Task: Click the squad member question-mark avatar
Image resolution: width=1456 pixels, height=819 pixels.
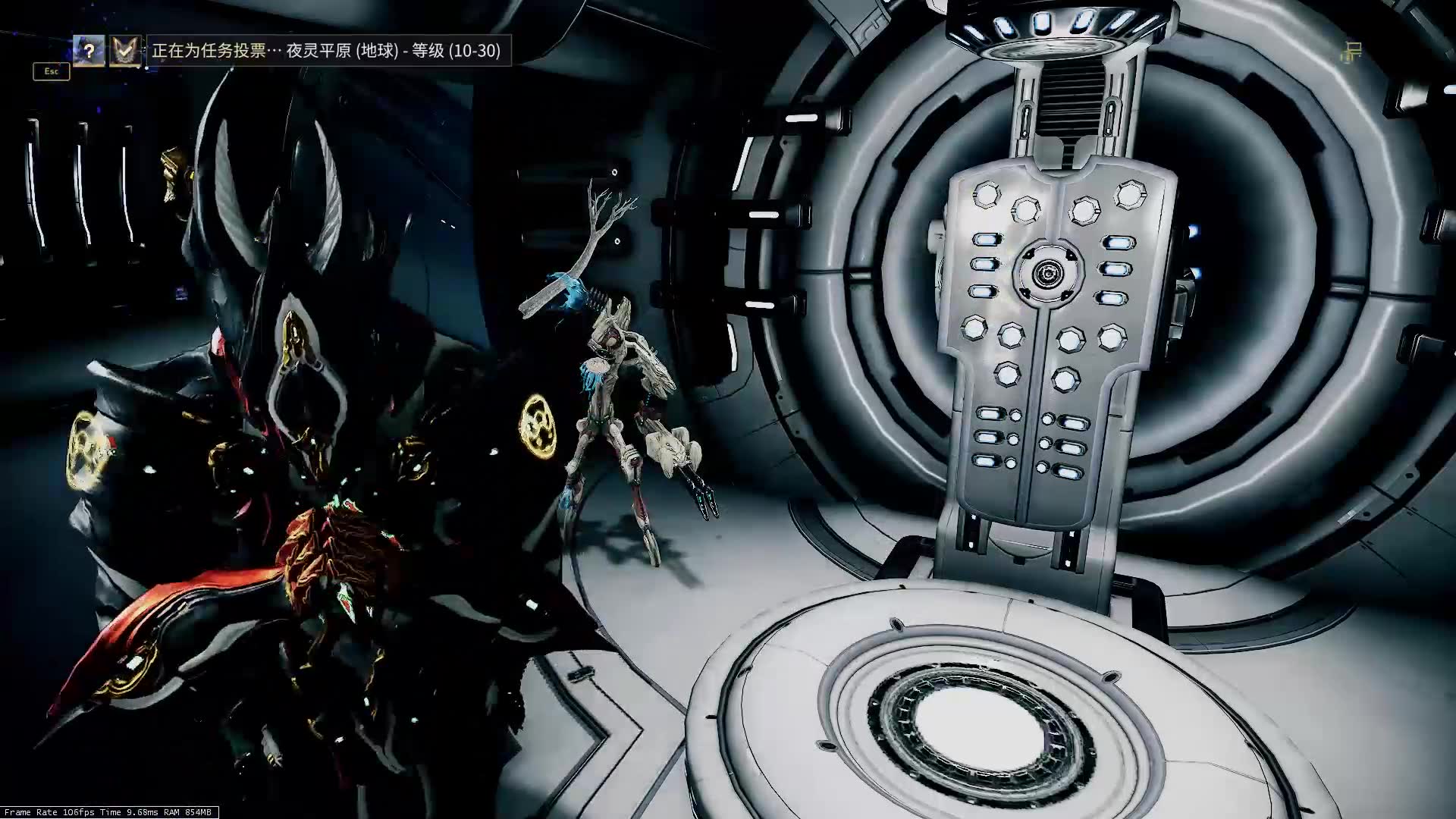Action: [x=89, y=51]
